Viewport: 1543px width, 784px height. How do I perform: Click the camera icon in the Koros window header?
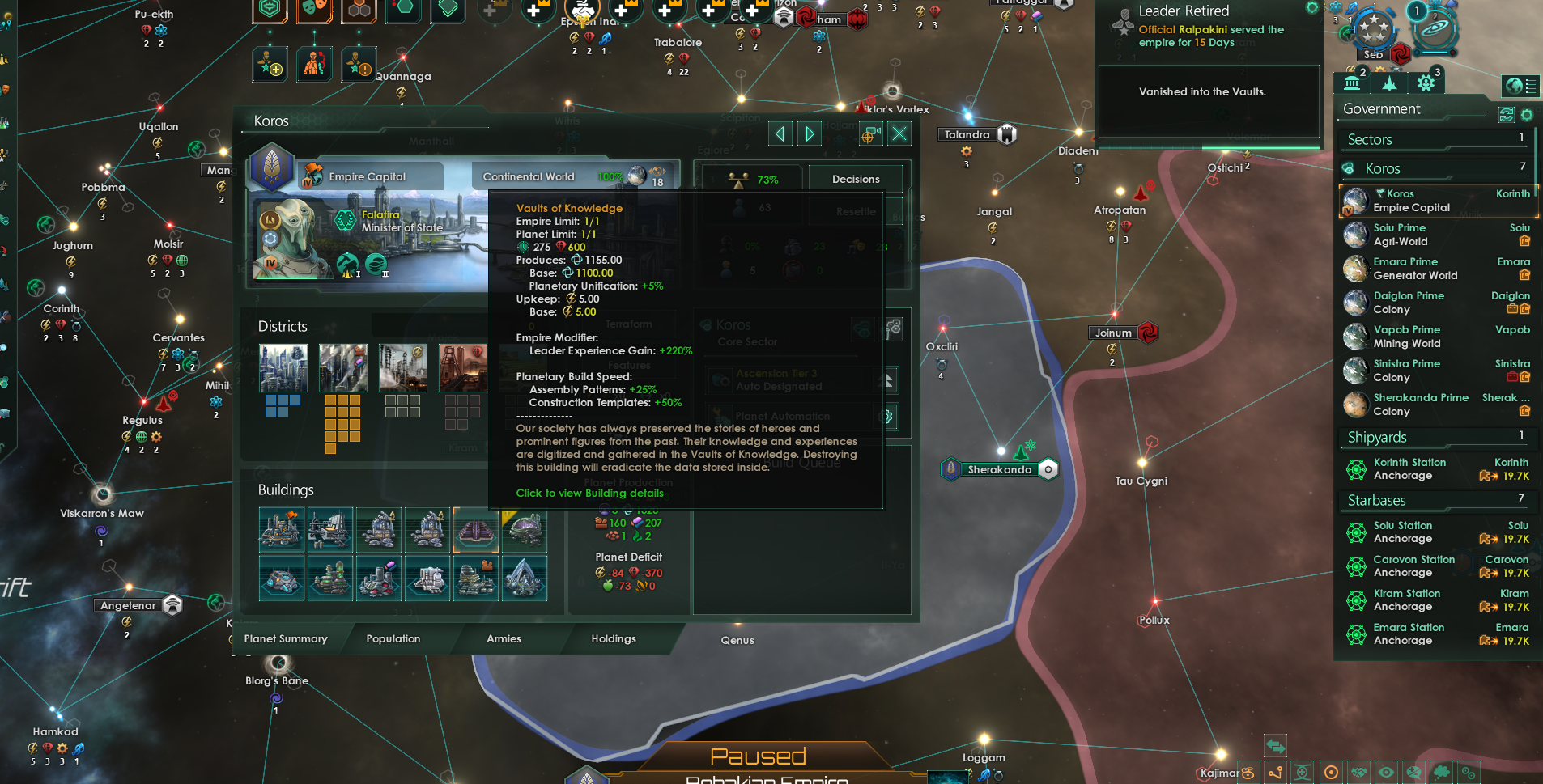click(870, 133)
